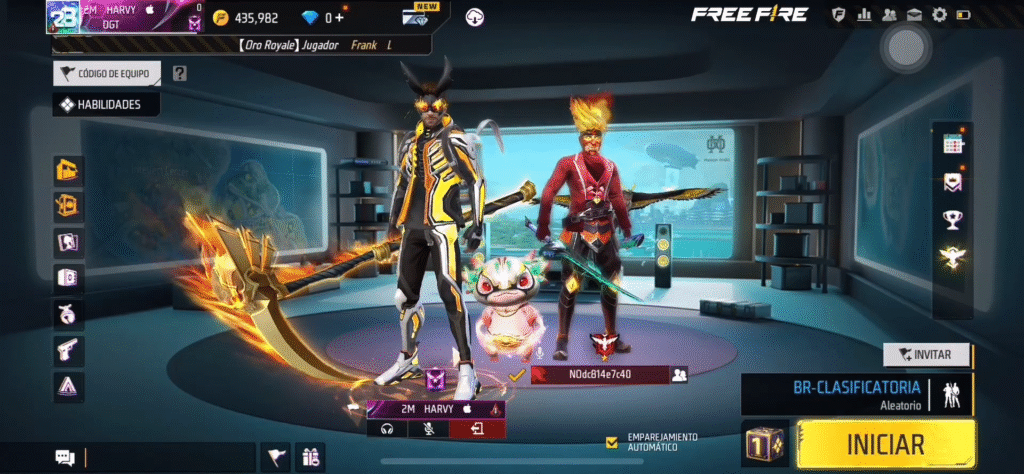The height and width of the screenshot is (474, 1024).
Task: Open the chat box input bar
Action: coord(165,457)
